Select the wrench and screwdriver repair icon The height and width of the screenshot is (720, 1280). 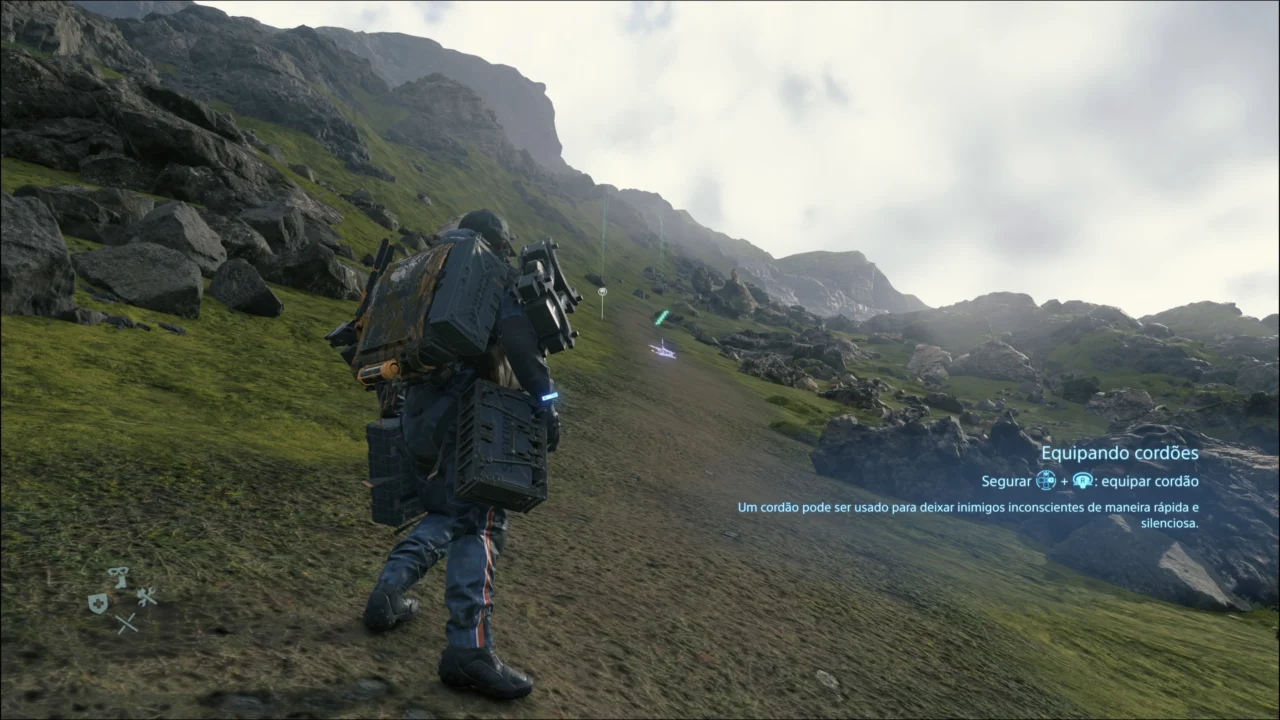point(147,598)
